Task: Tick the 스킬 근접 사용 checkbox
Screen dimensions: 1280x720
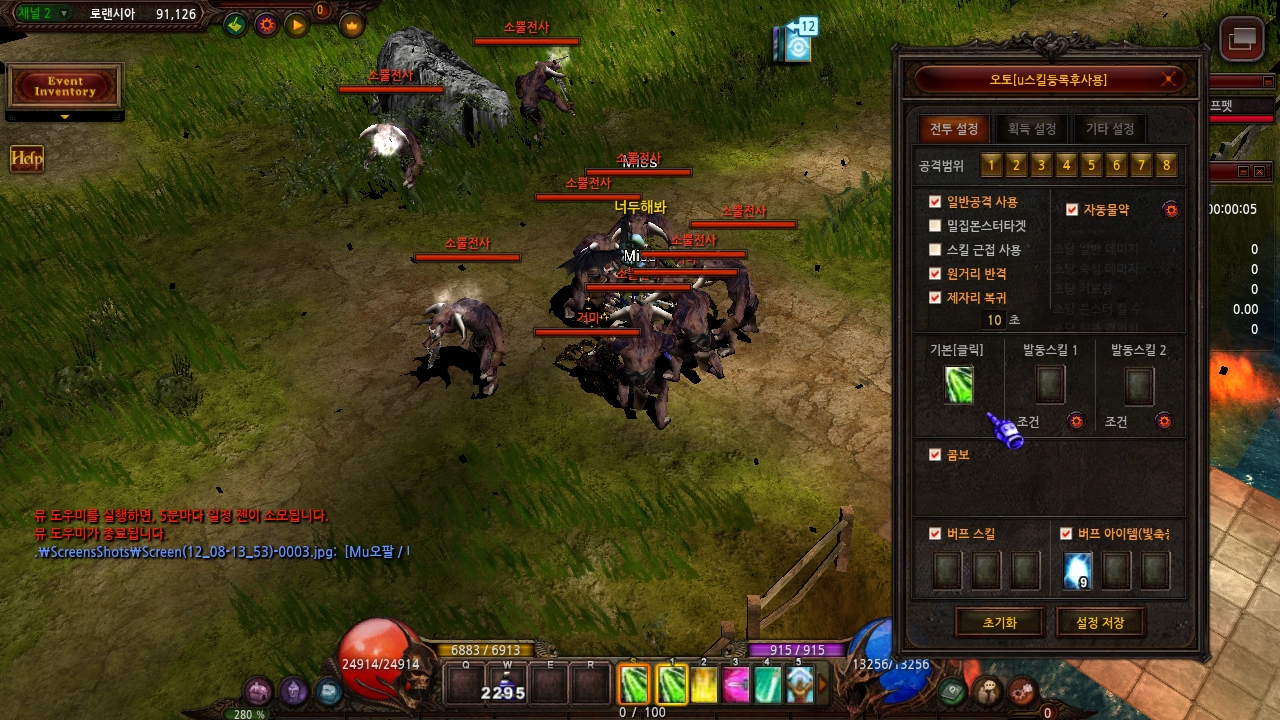Action: pos(935,250)
